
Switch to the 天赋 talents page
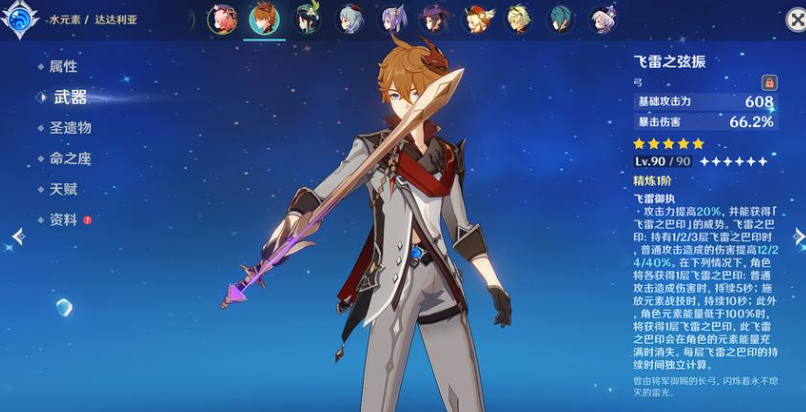62,189
